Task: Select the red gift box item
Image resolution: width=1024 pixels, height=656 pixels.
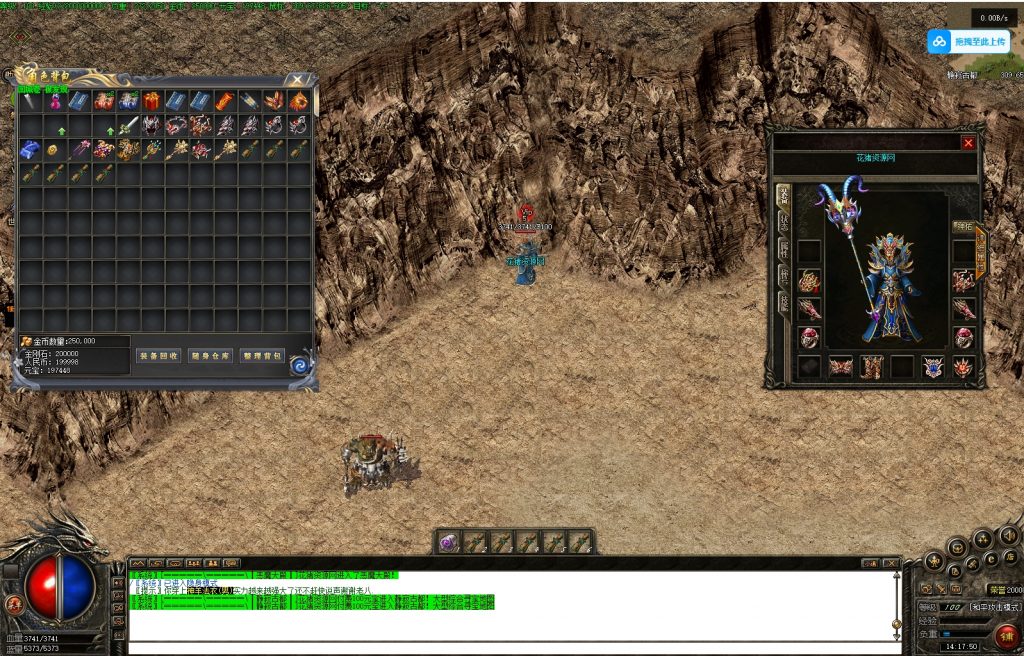Action: click(152, 101)
